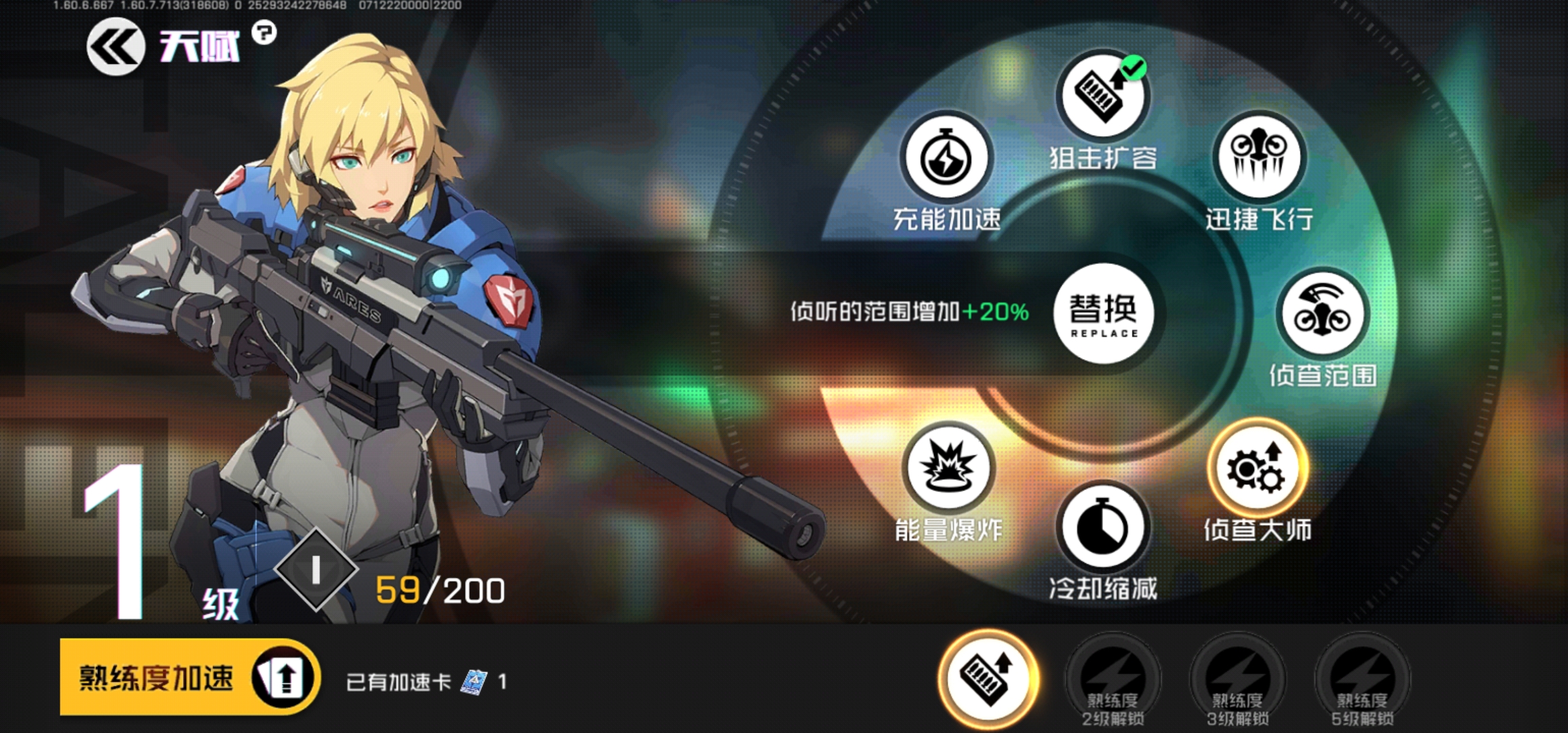
Task: Click the locked slot unlocking at level 5
Action: pos(1362,679)
